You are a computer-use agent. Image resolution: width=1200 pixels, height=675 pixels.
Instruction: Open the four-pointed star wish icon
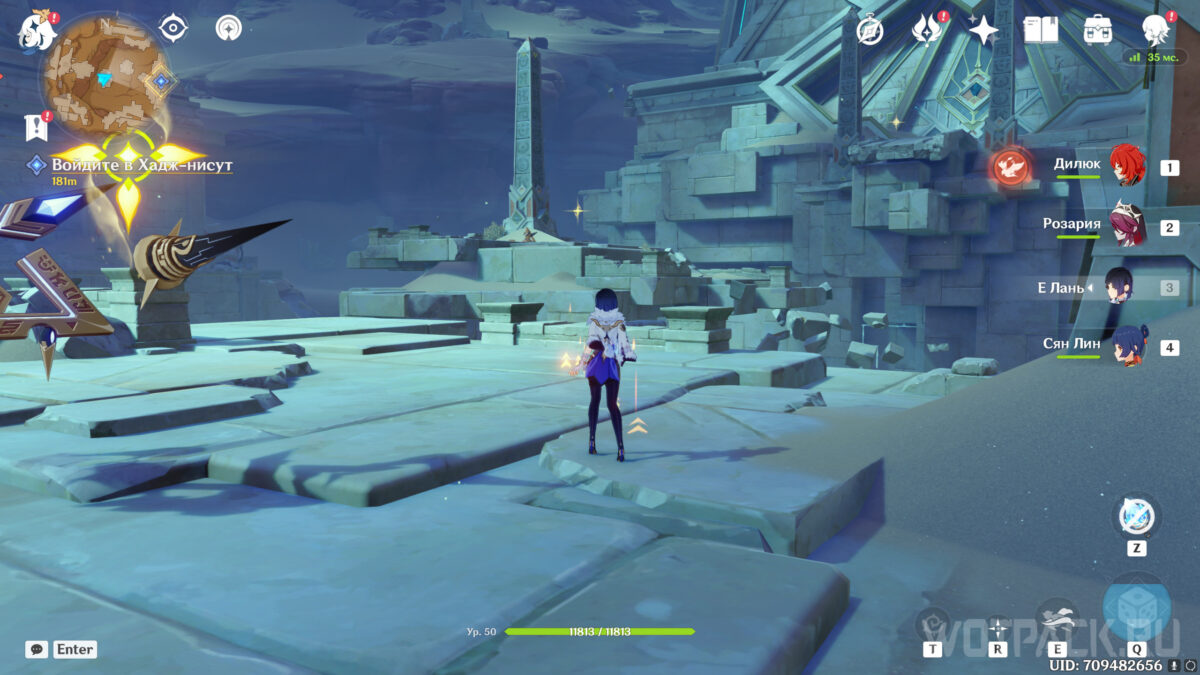[x=983, y=31]
